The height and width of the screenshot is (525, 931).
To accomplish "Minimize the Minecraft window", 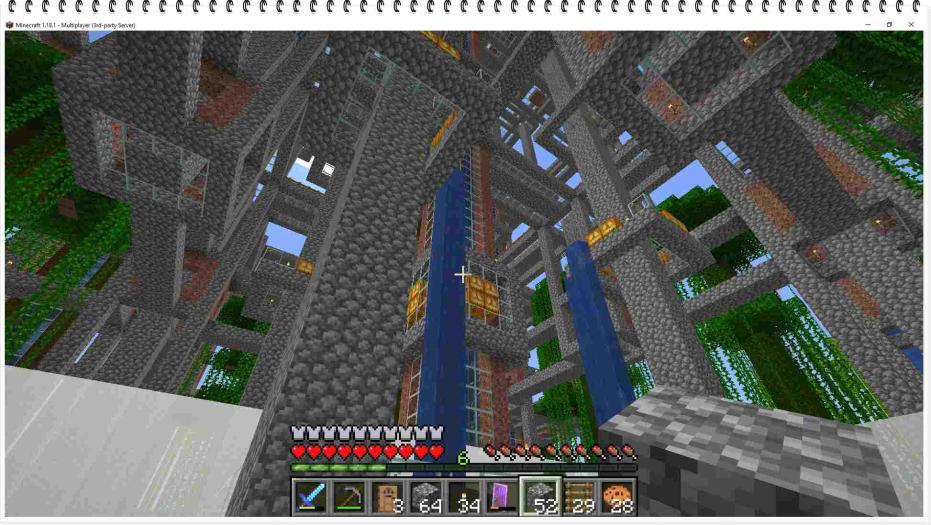I will click(867, 24).
